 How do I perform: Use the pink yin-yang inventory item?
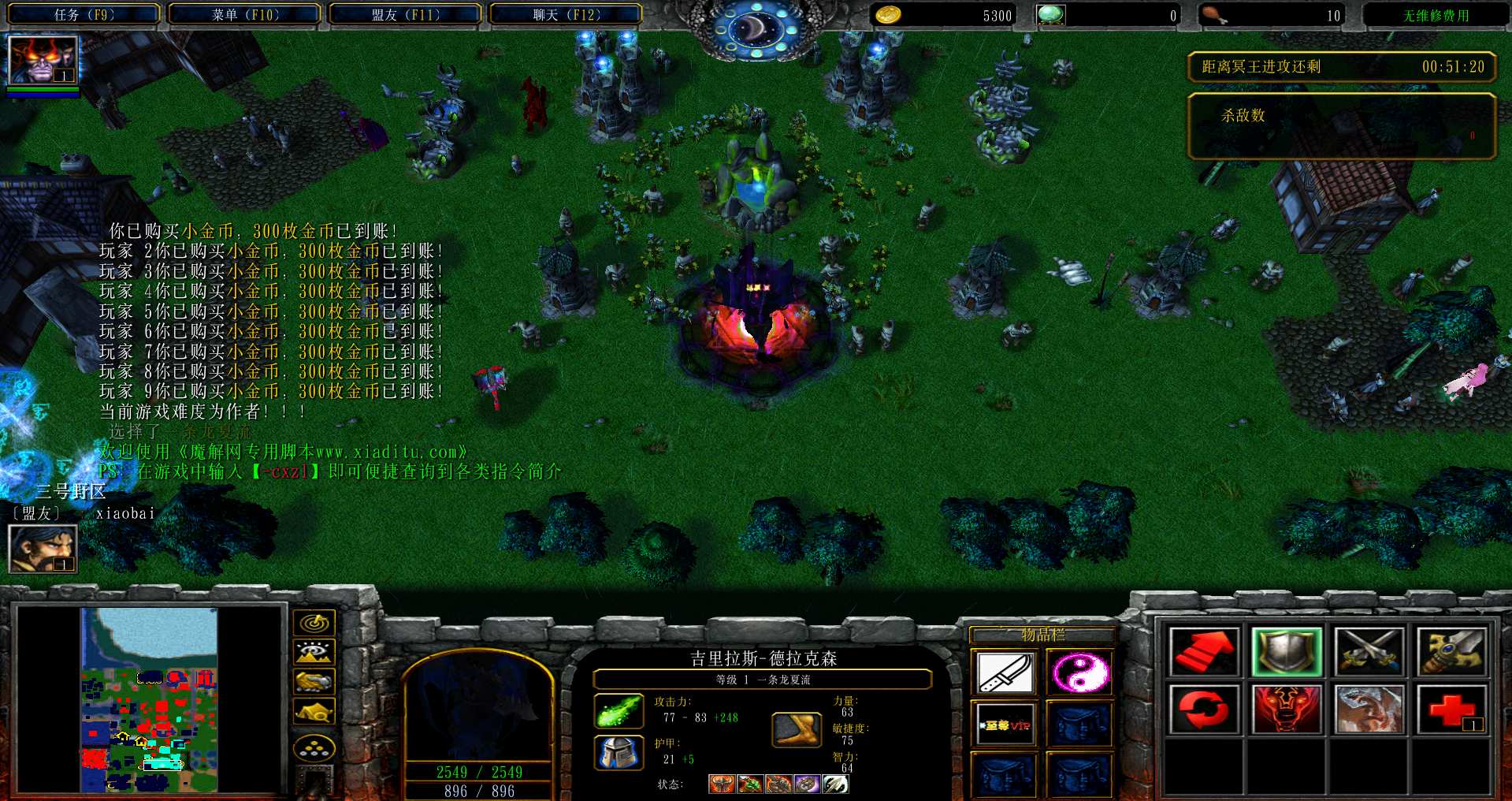[1079, 672]
